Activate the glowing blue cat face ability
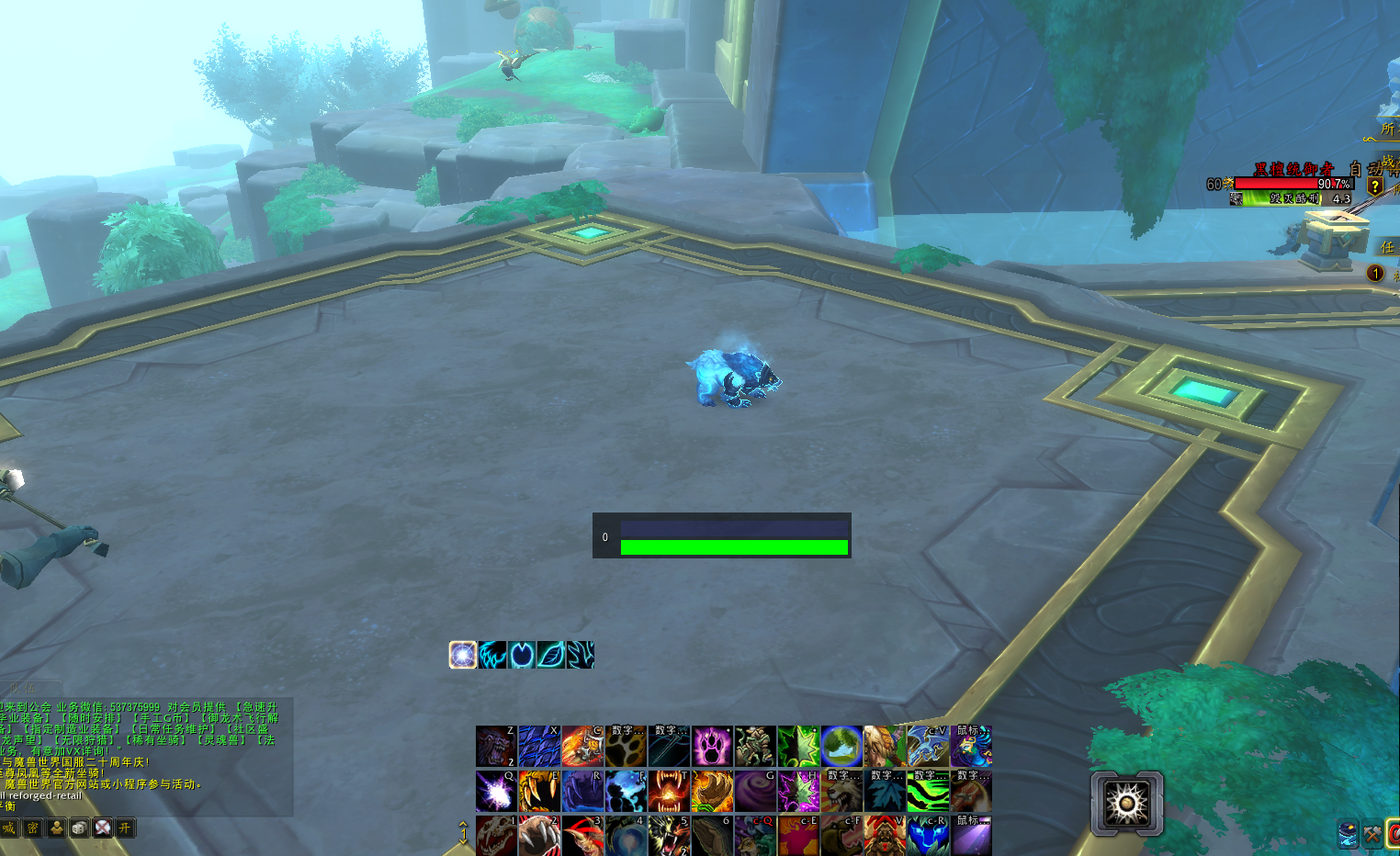Viewport: 1400px width, 856px height. coord(928,835)
